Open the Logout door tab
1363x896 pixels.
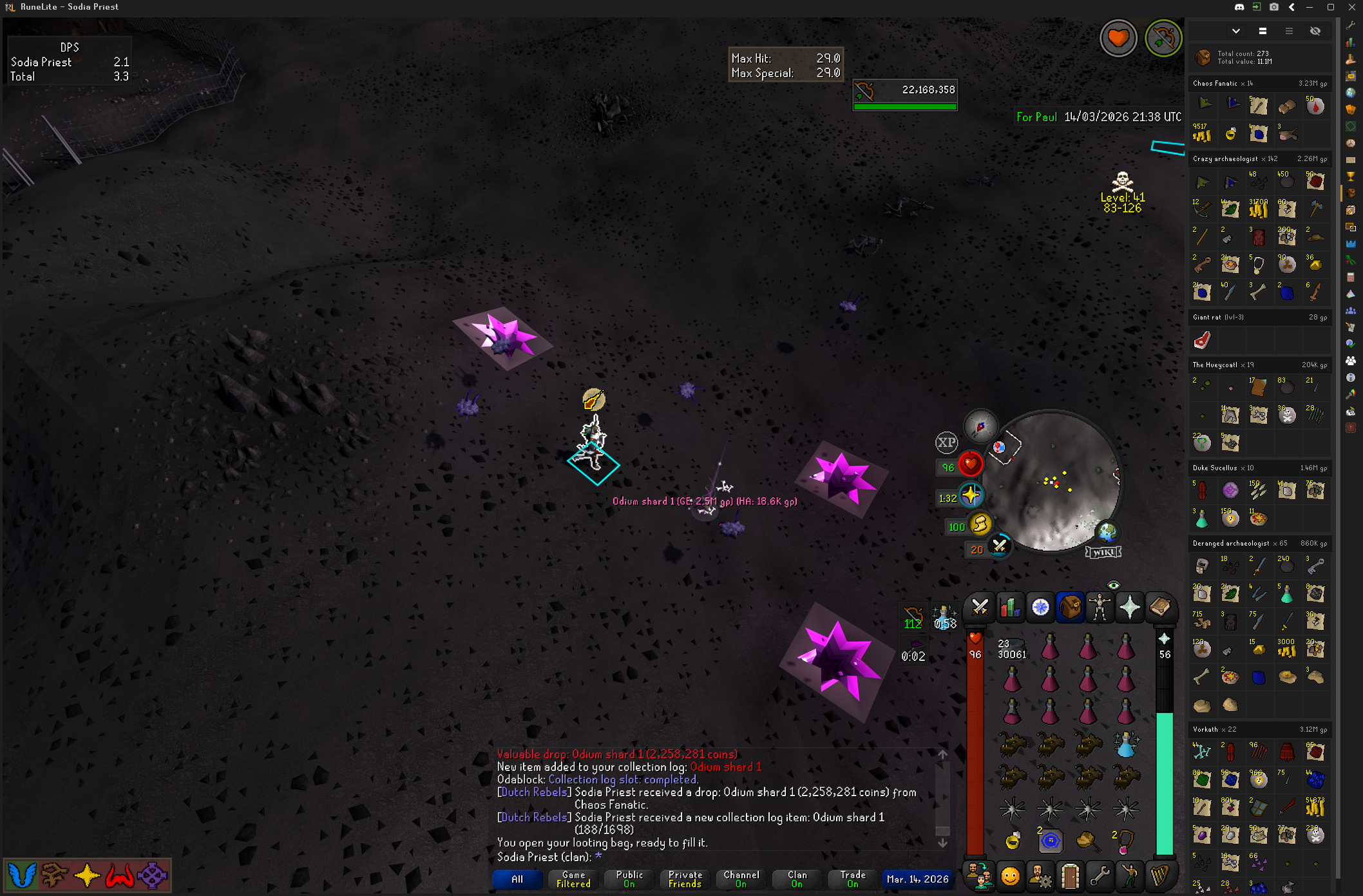[x=1070, y=877]
